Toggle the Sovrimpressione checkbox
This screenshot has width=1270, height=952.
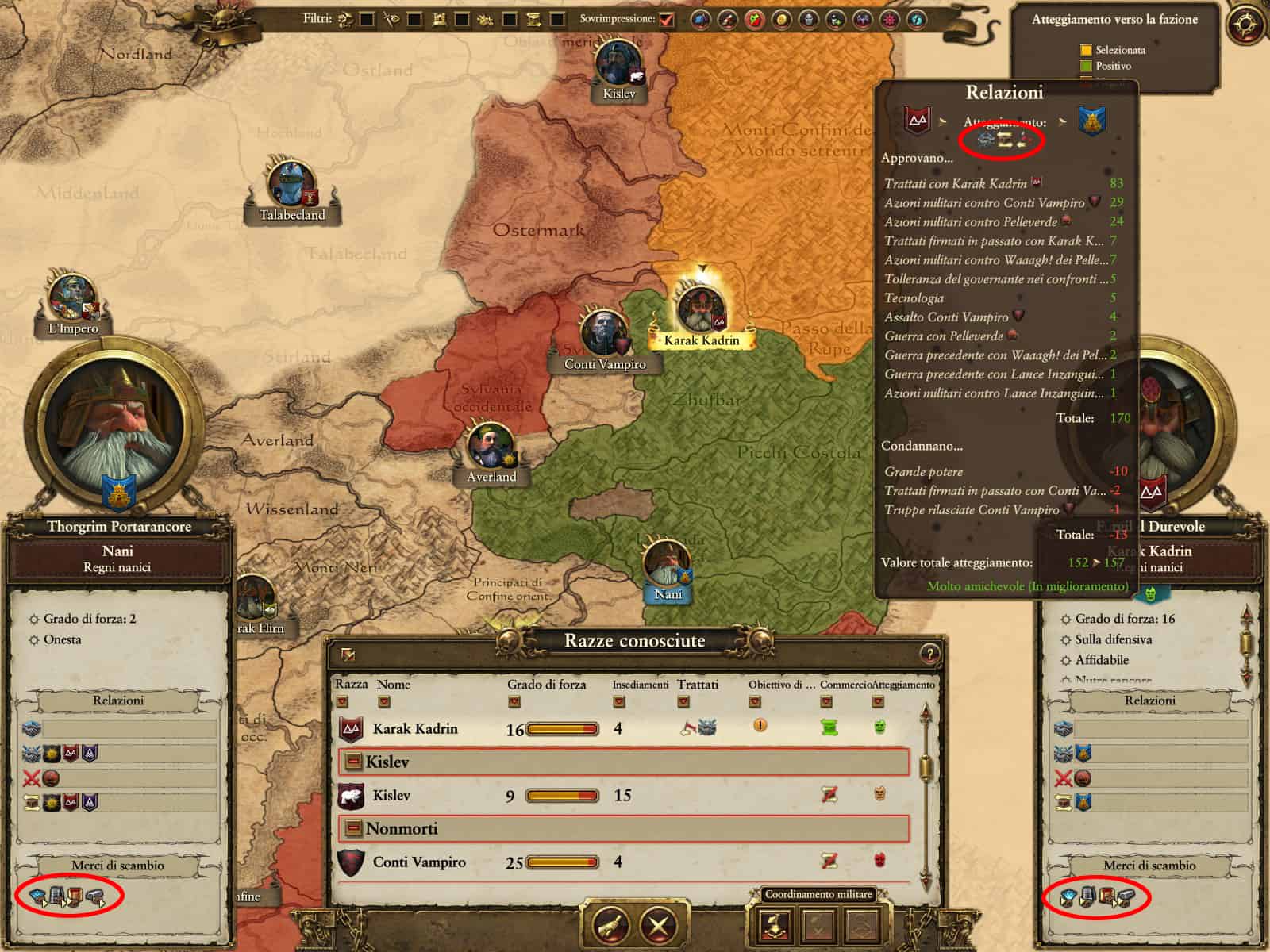pyautogui.click(x=667, y=19)
